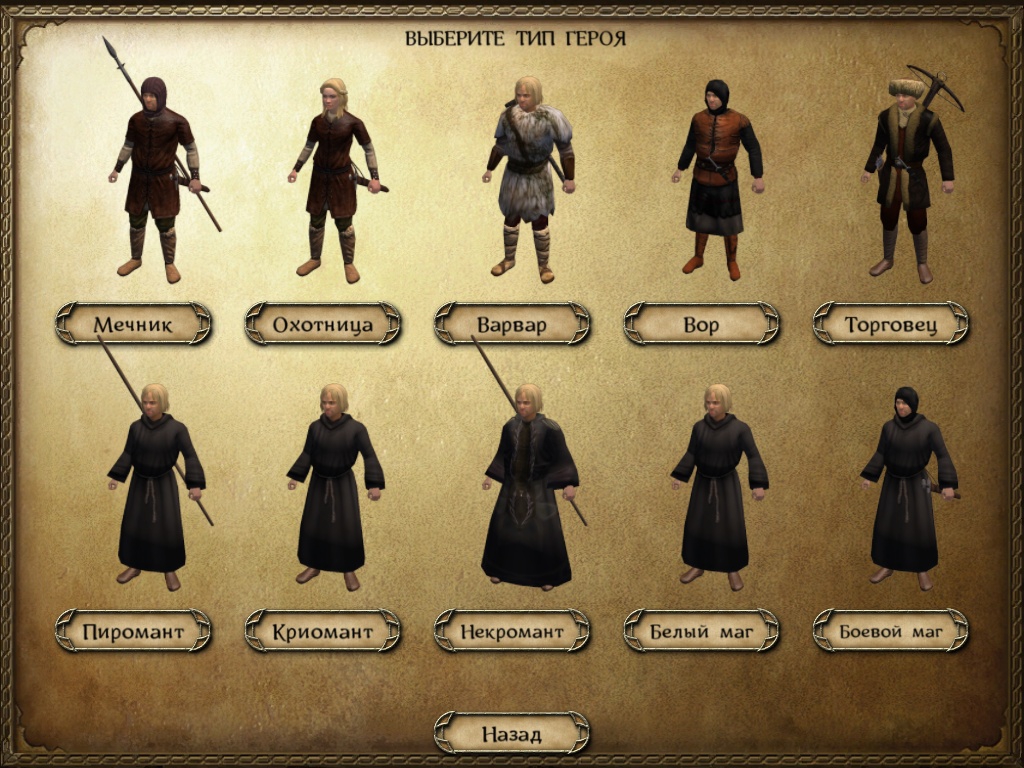
Task: Pick the Пиромант class button
Action: point(133,631)
